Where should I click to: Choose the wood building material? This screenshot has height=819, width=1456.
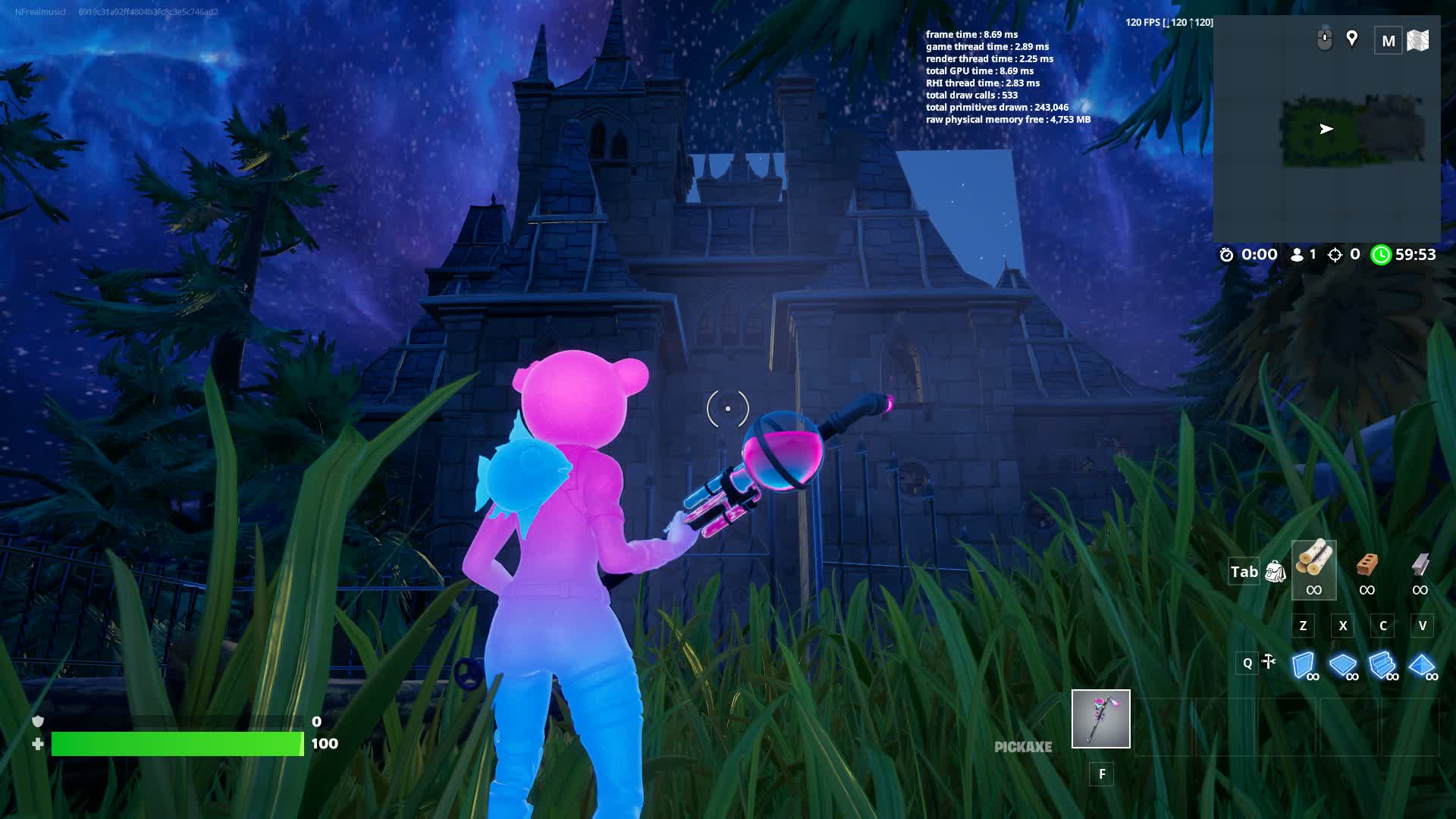[1313, 570]
